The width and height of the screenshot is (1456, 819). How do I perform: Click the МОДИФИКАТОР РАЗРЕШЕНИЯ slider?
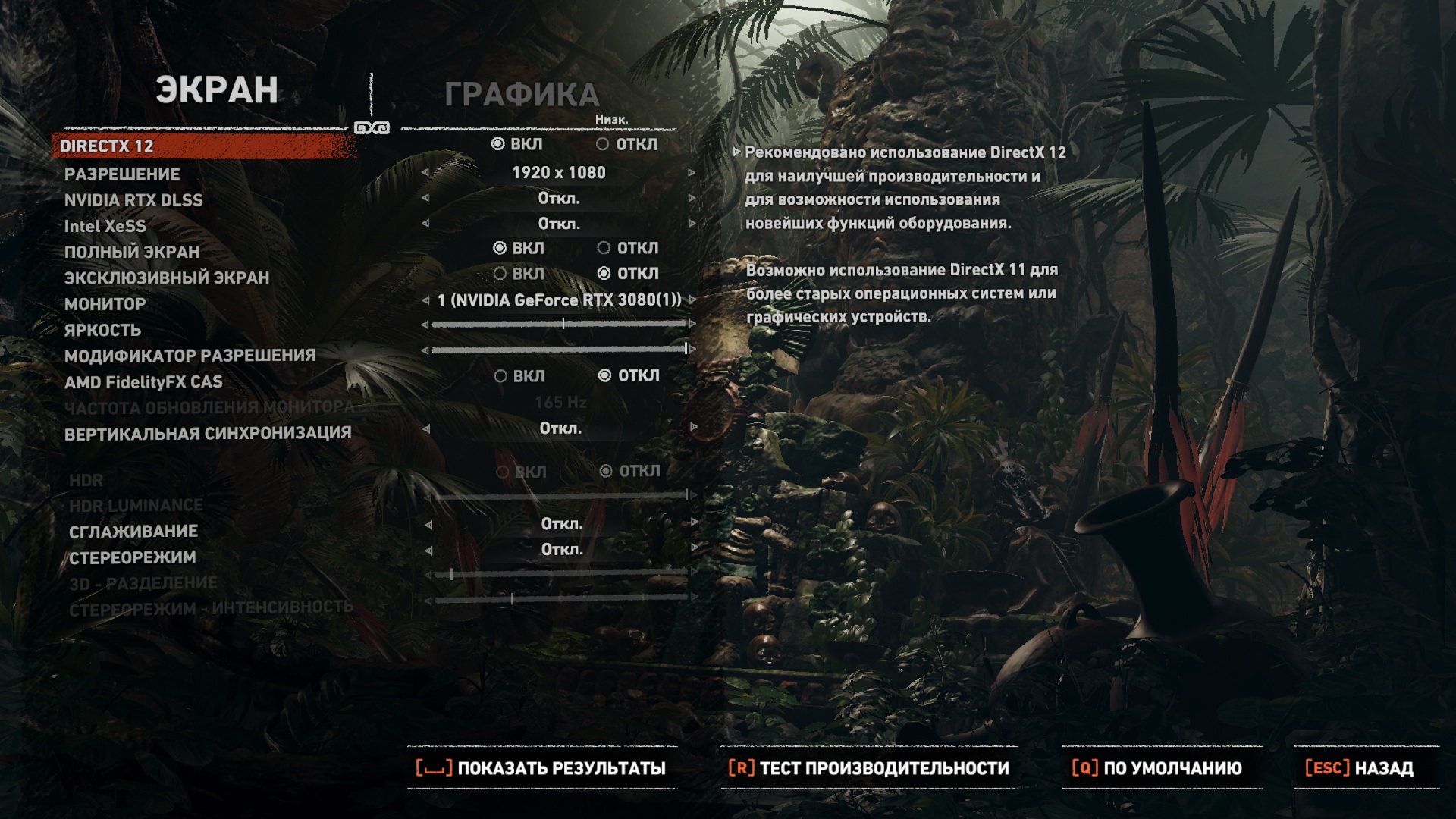(559, 350)
